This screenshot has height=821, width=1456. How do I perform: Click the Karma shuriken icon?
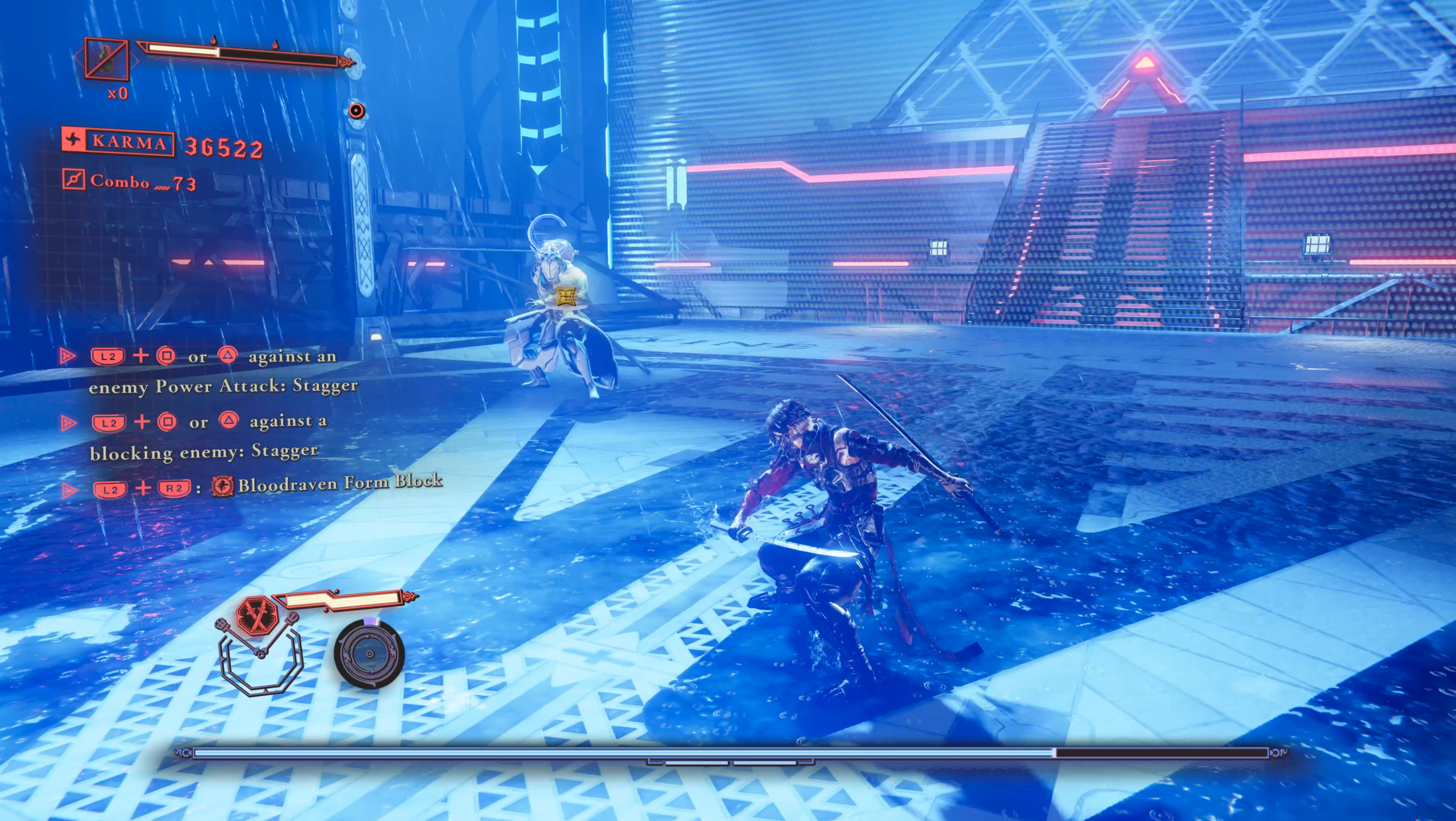(73, 139)
